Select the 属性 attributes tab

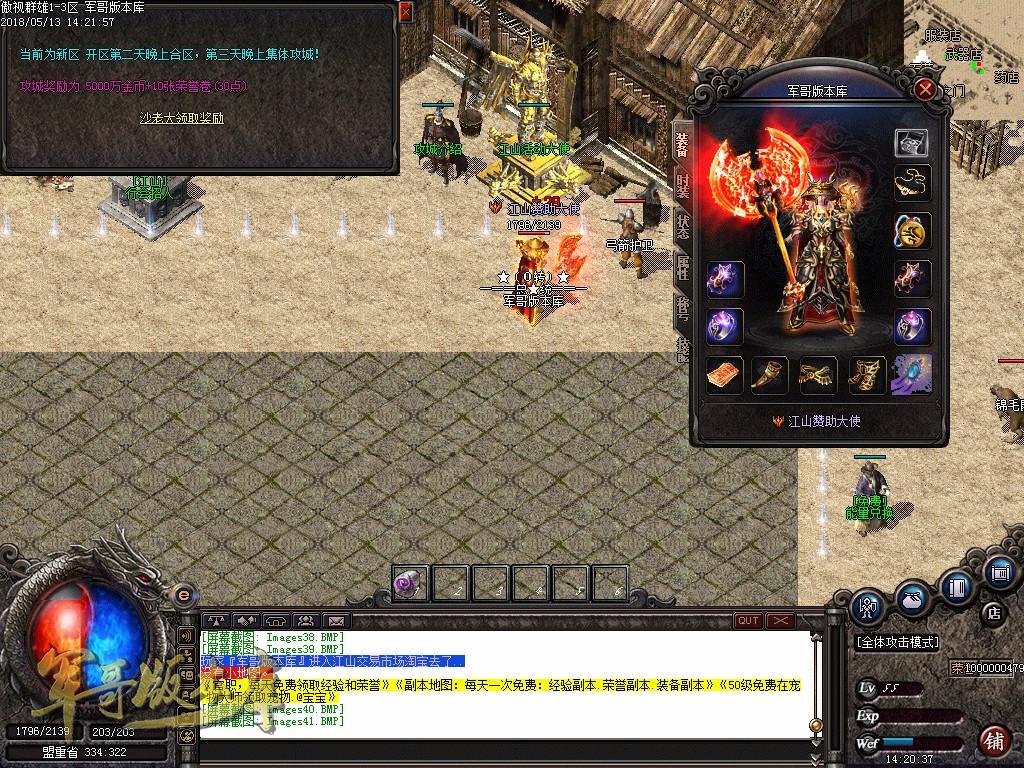pyautogui.click(x=682, y=266)
